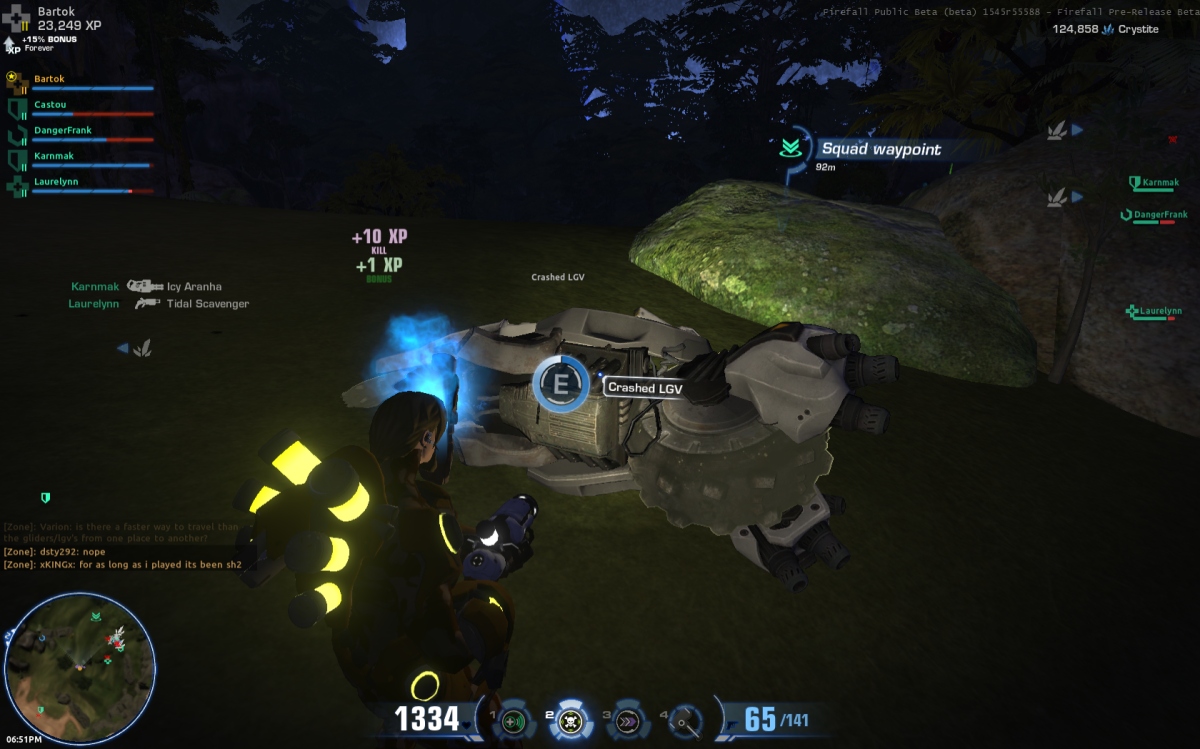Activate the healing wave ability in slot 1
The height and width of the screenshot is (749, 1200).
click(514, 720)
